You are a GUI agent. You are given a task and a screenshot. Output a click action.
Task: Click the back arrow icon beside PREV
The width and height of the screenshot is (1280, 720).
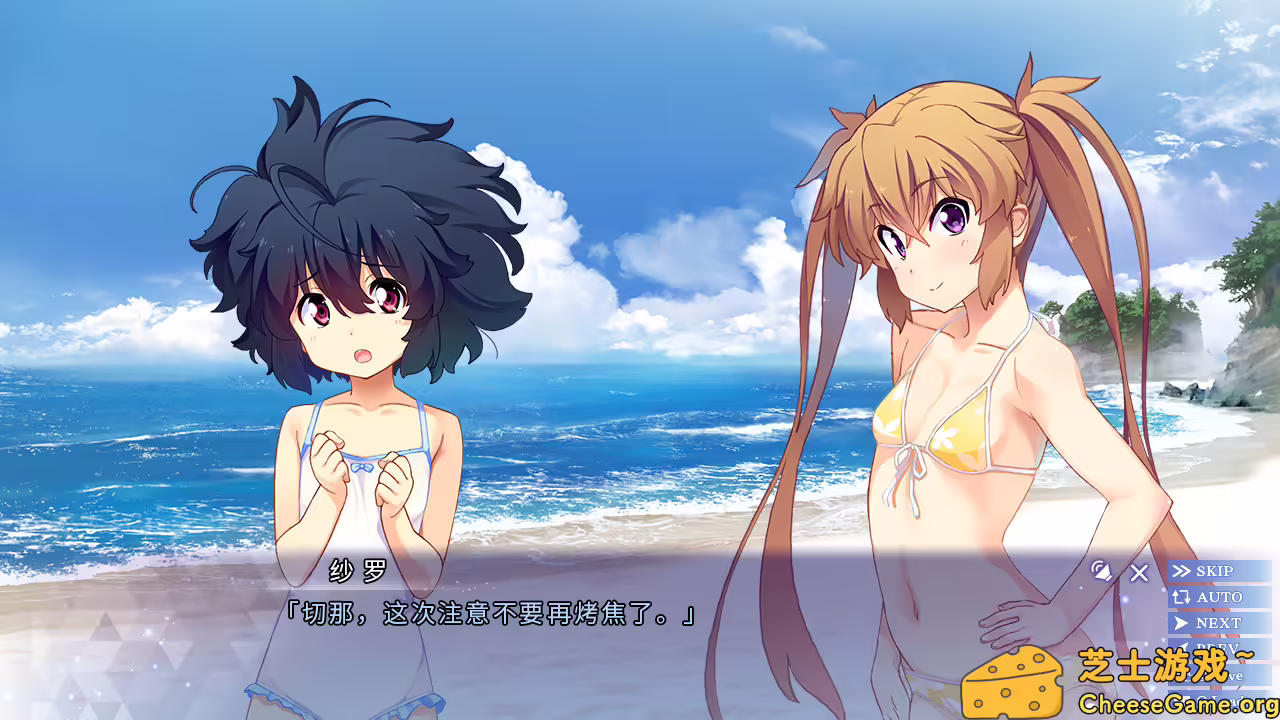coord(1184,646)
